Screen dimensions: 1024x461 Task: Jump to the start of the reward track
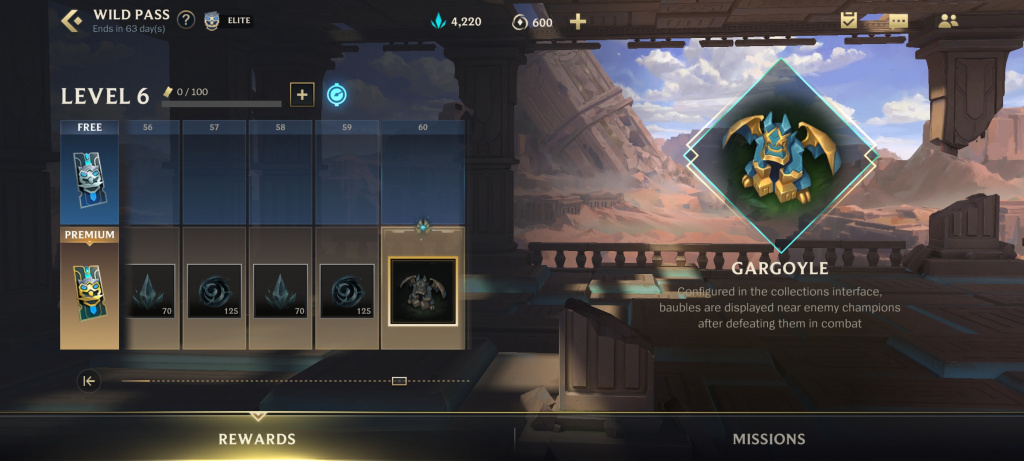pos(89,381)
